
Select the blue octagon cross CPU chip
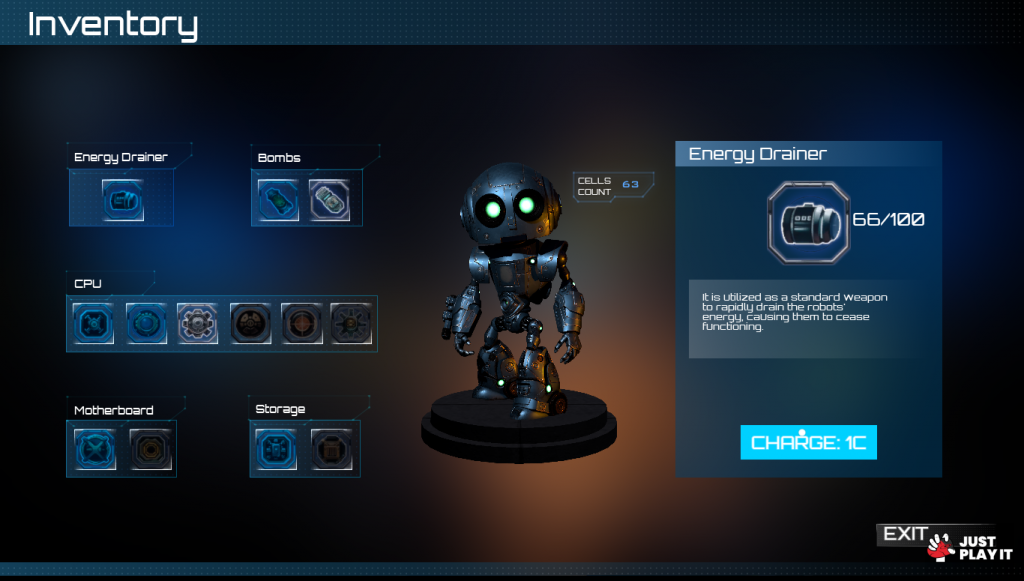click(94, 324)
